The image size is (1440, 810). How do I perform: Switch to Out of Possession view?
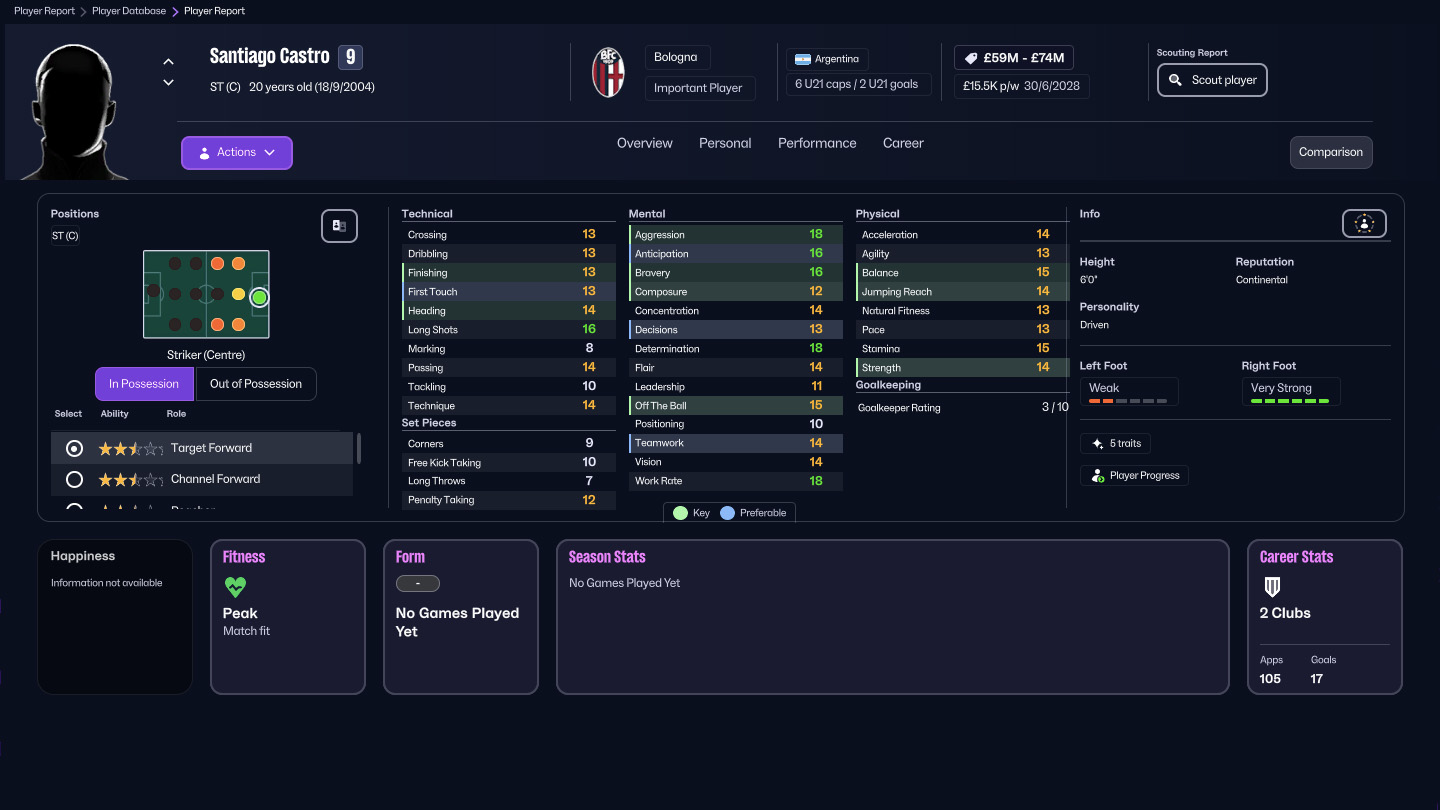click(256, 383)
